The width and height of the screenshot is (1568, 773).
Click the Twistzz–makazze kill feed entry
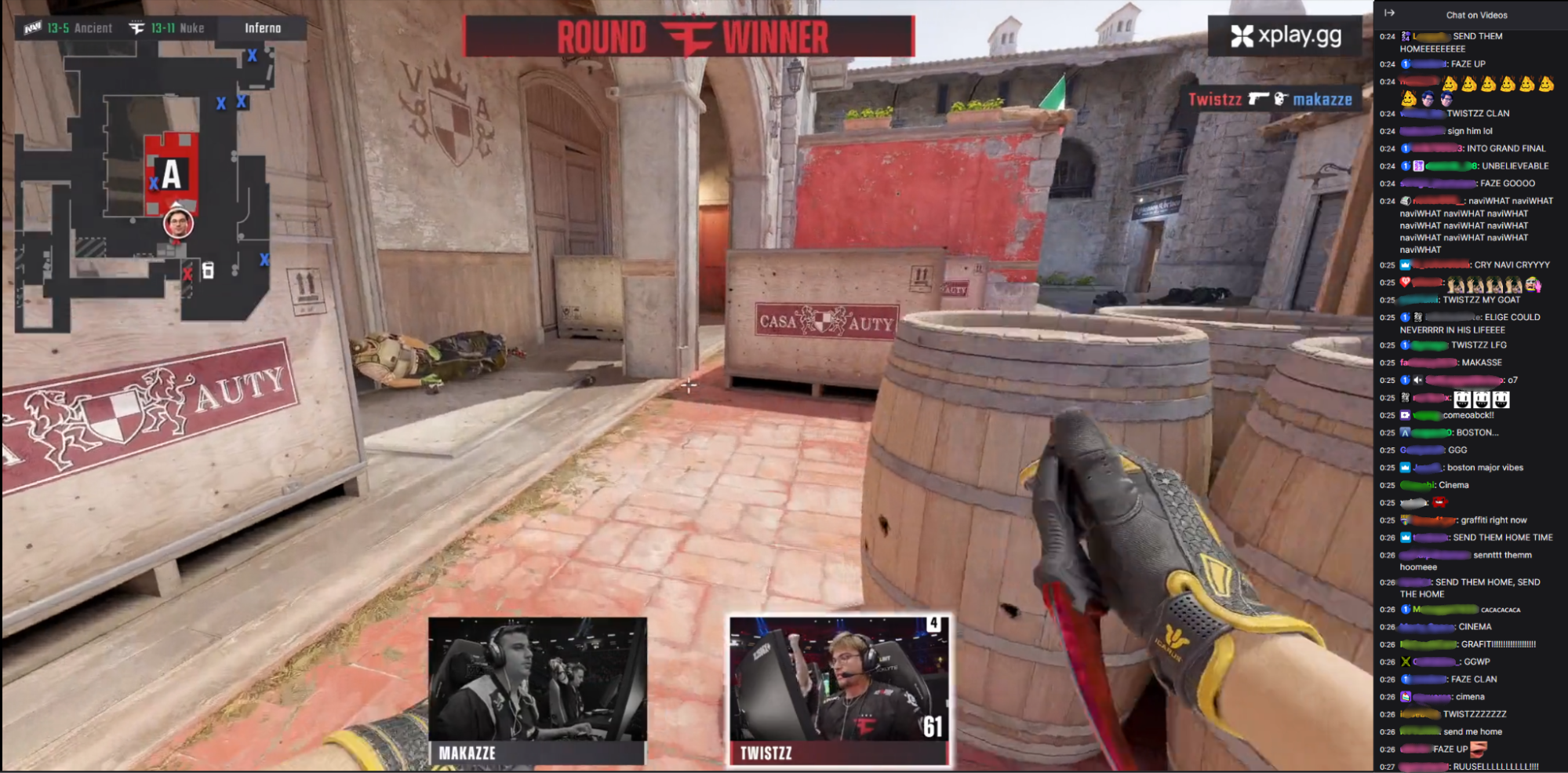tap(1270, 99)
